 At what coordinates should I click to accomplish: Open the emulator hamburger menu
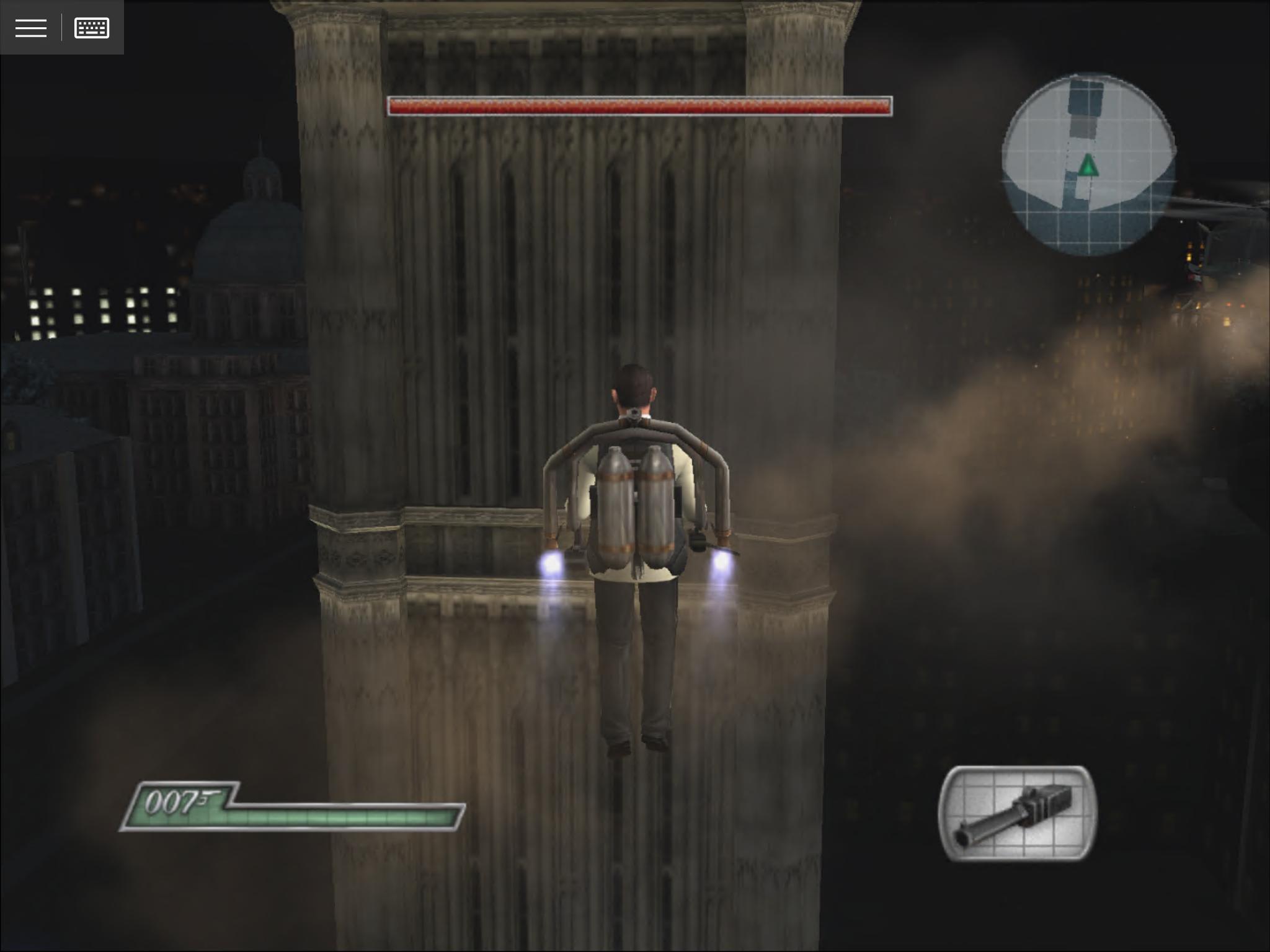[x=31, y=28]
